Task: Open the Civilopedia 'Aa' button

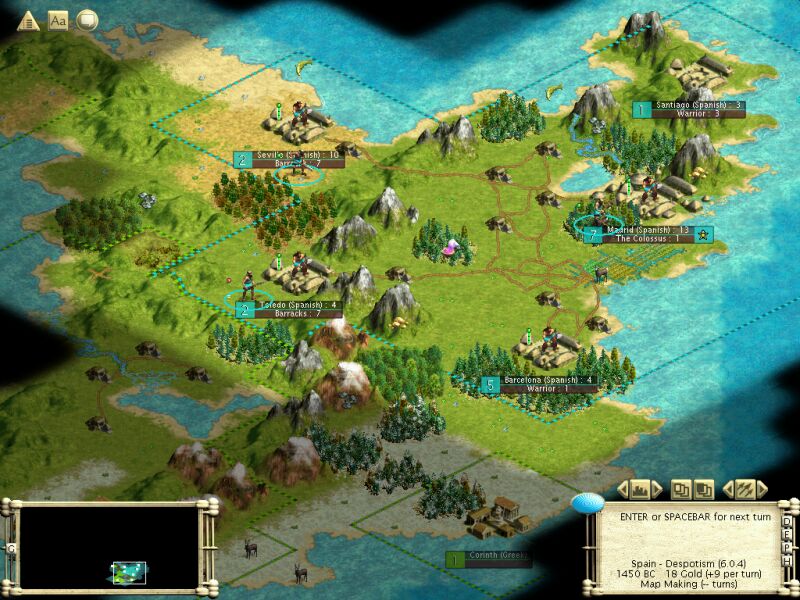Action: coord(58,19)
